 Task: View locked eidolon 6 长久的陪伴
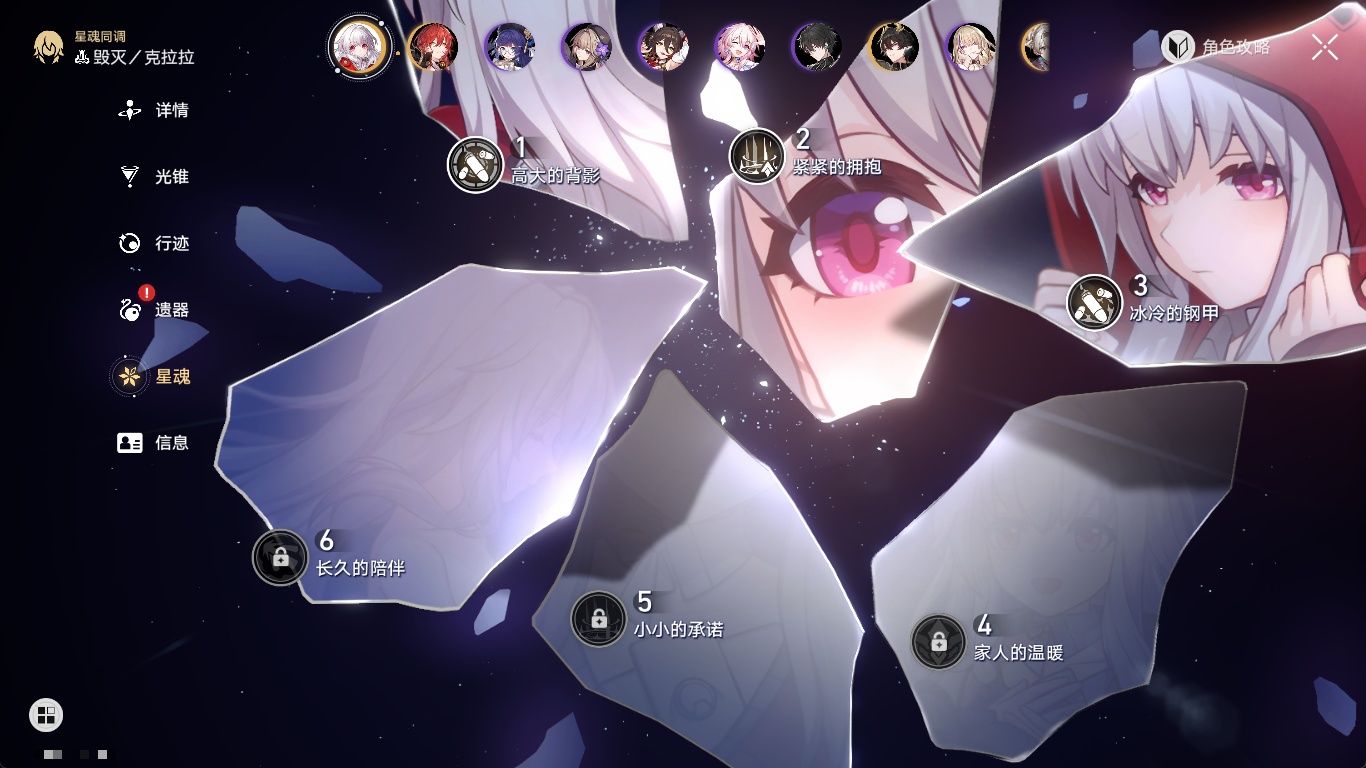pos(280,557)
